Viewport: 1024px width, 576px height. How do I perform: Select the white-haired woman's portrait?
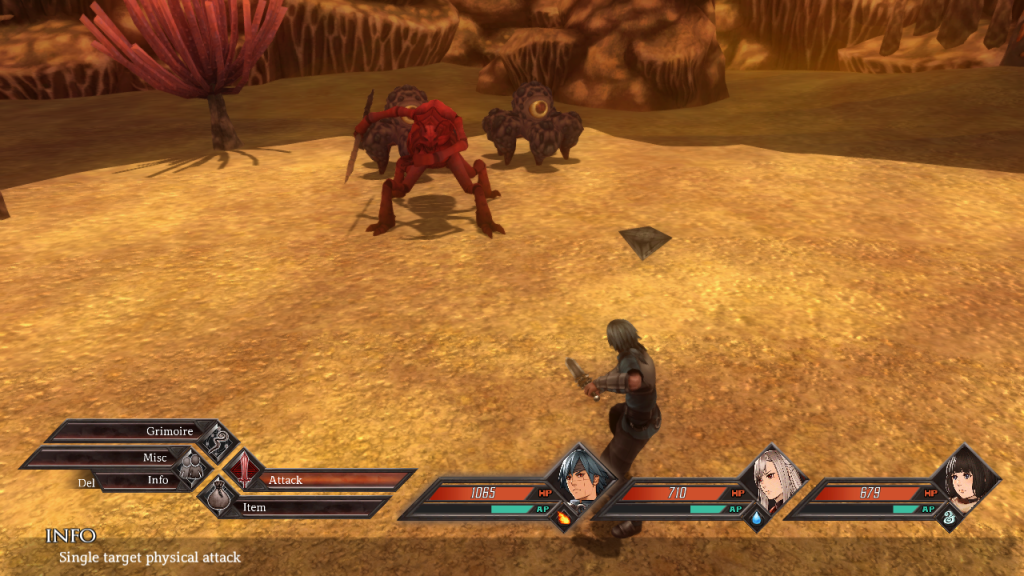coord(774,477)
